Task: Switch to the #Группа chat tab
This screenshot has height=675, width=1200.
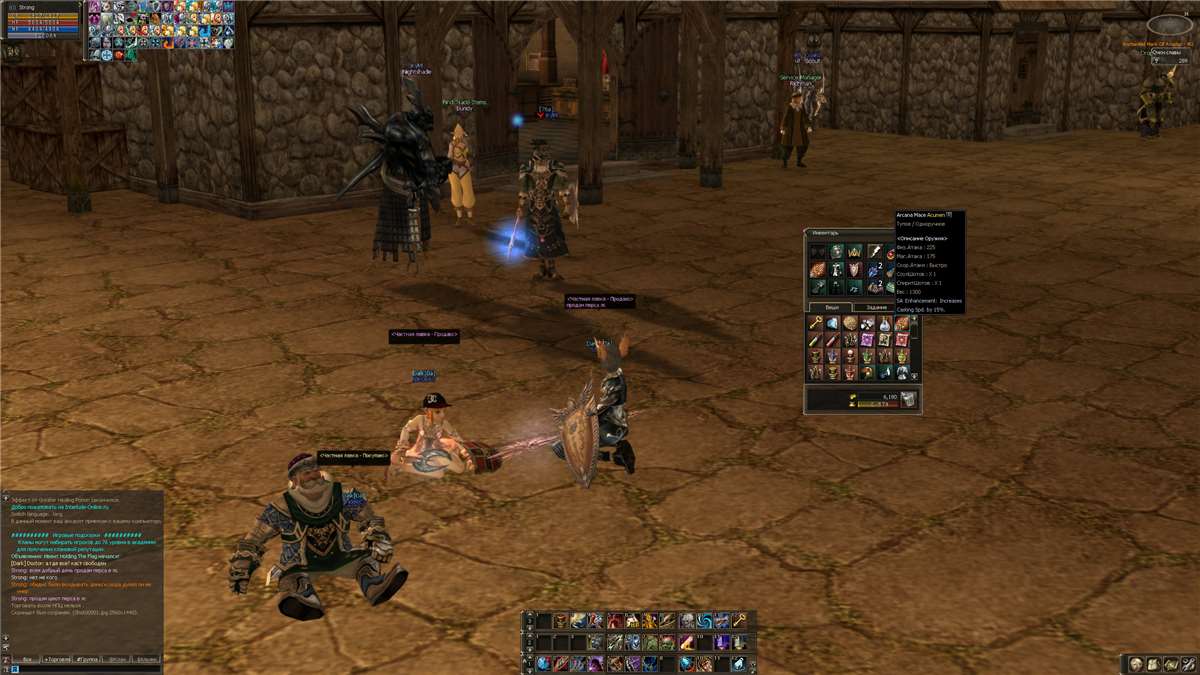Action: point(87,660)
